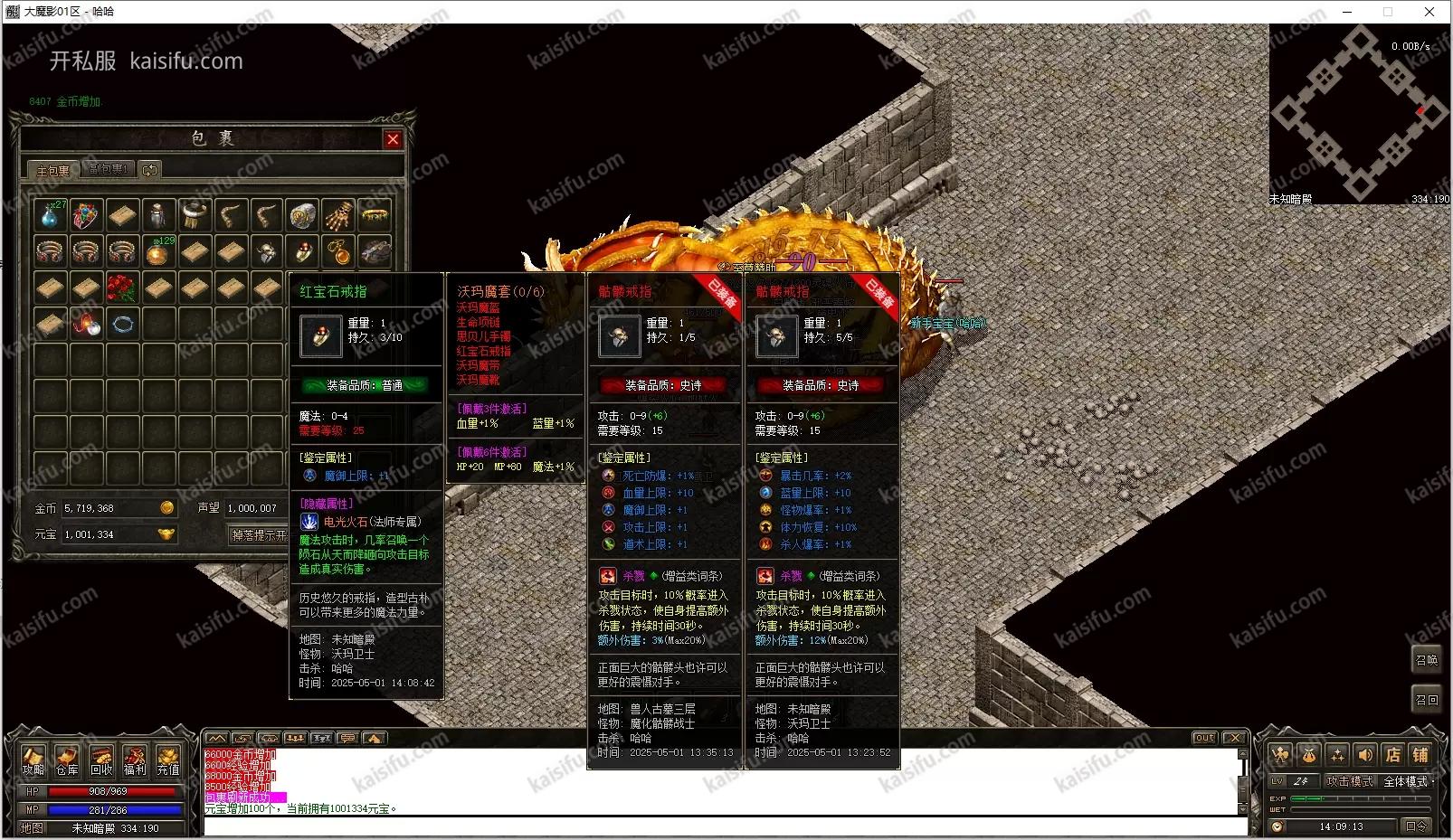Open the 店 shop button

[x=1393, y=754]
